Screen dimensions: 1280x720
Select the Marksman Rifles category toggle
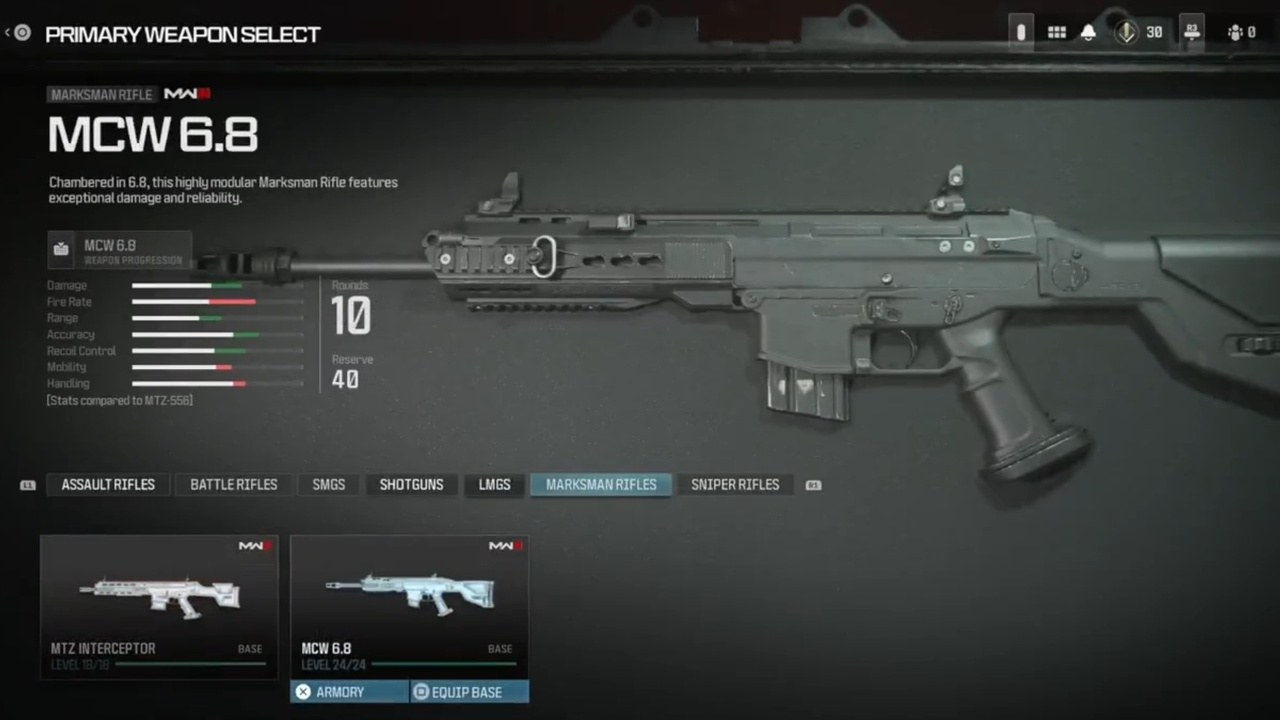tap(600, 484)
